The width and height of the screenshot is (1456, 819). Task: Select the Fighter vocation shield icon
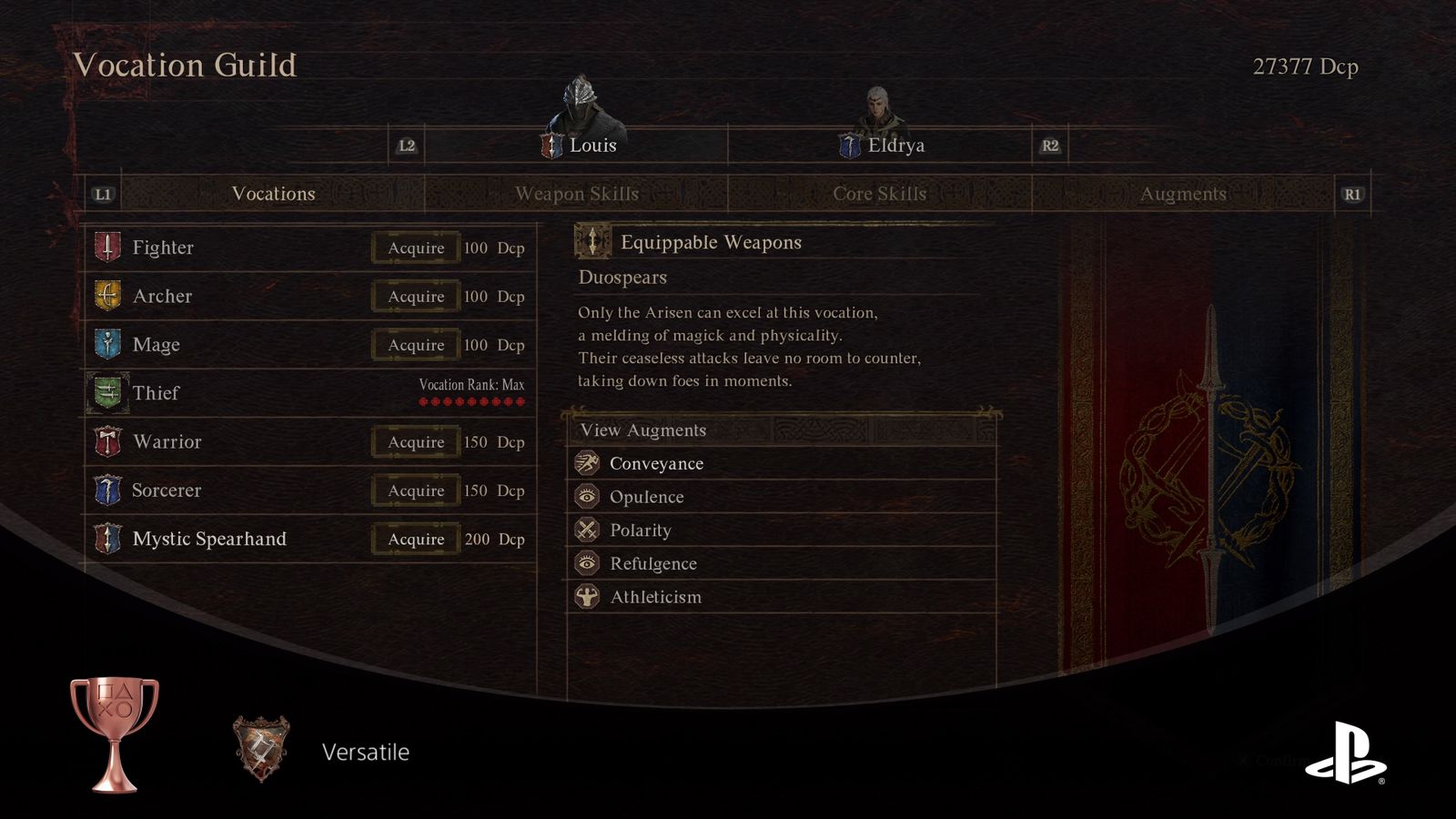pyautogui.click(x=107, y=247)
